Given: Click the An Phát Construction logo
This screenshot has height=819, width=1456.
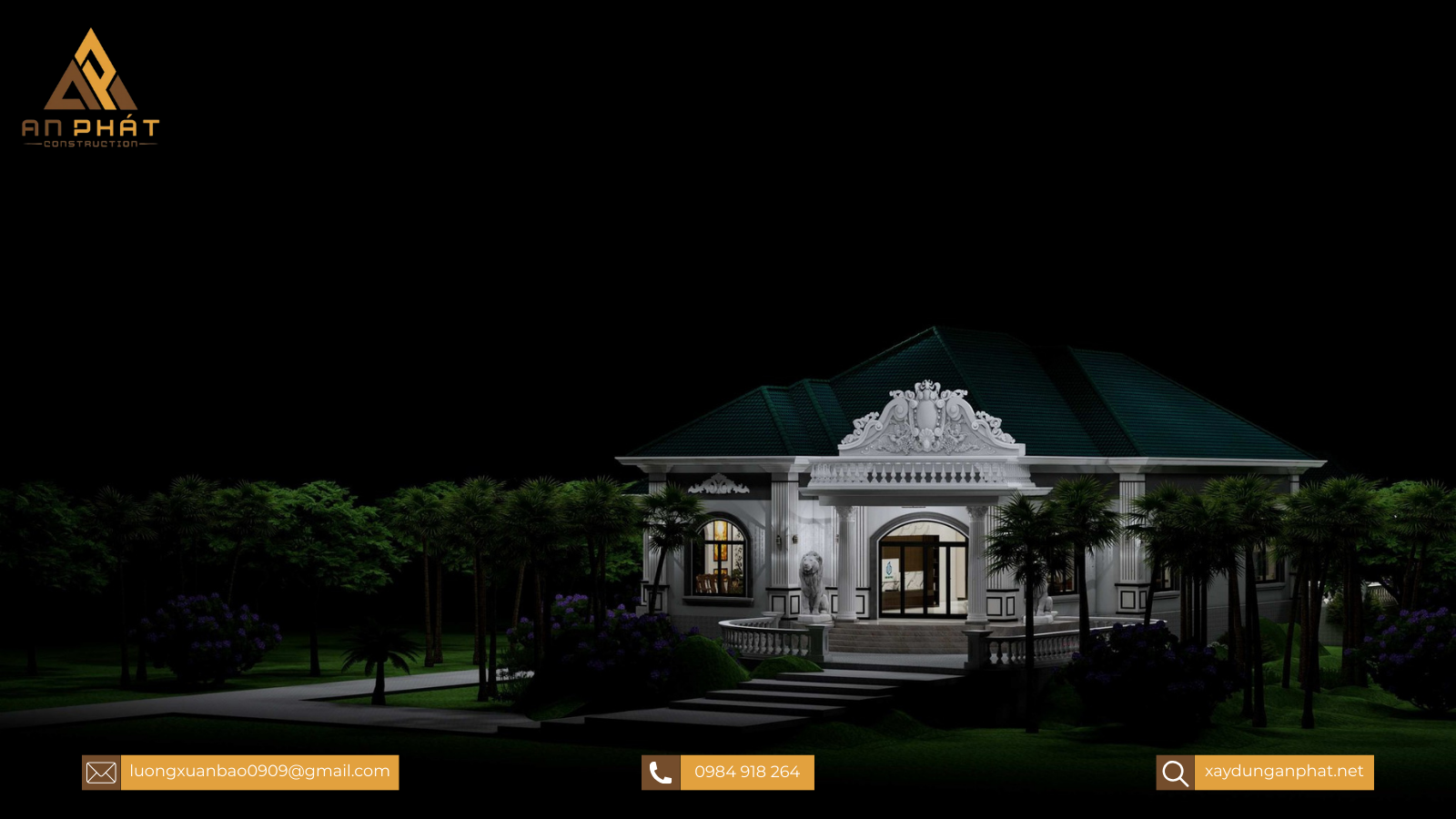Looking at the screenshot, I should click(90, 87).
